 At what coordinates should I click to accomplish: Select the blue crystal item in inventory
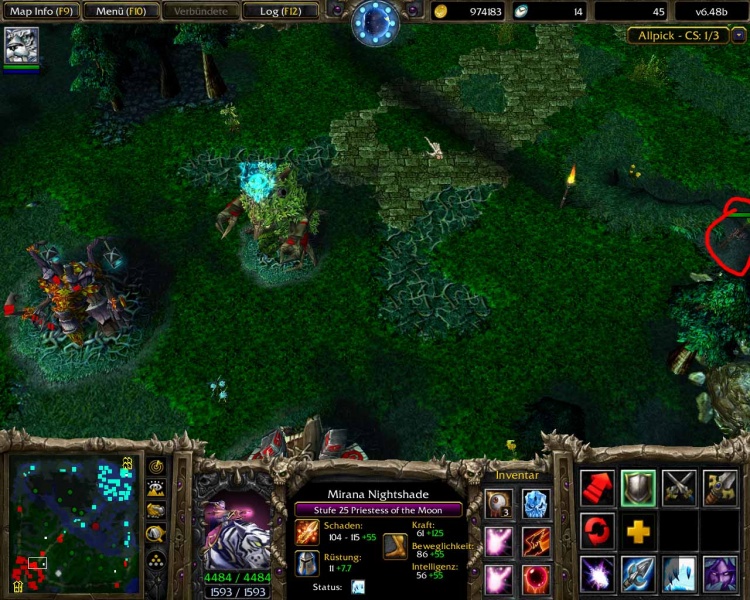[x=536, y=503]
